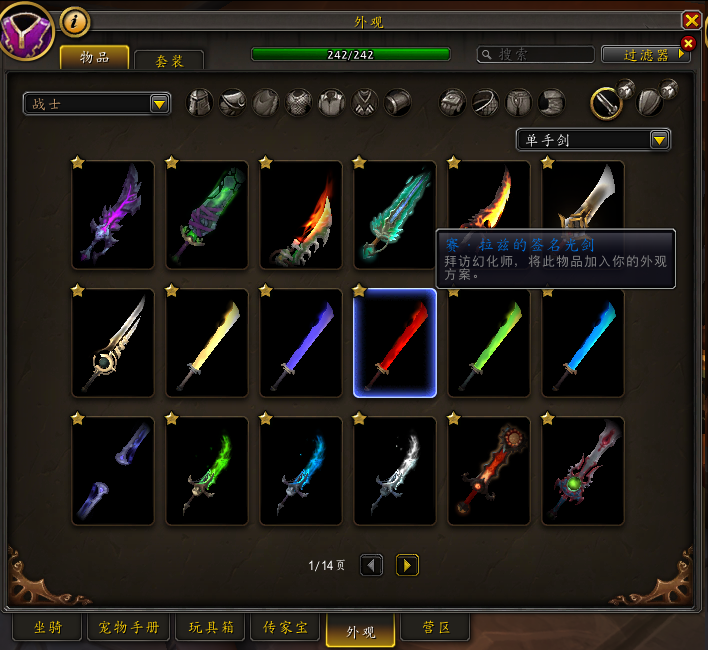The image size is (708, 650).
Task: Click the info help icon
Action: point(74,20)
